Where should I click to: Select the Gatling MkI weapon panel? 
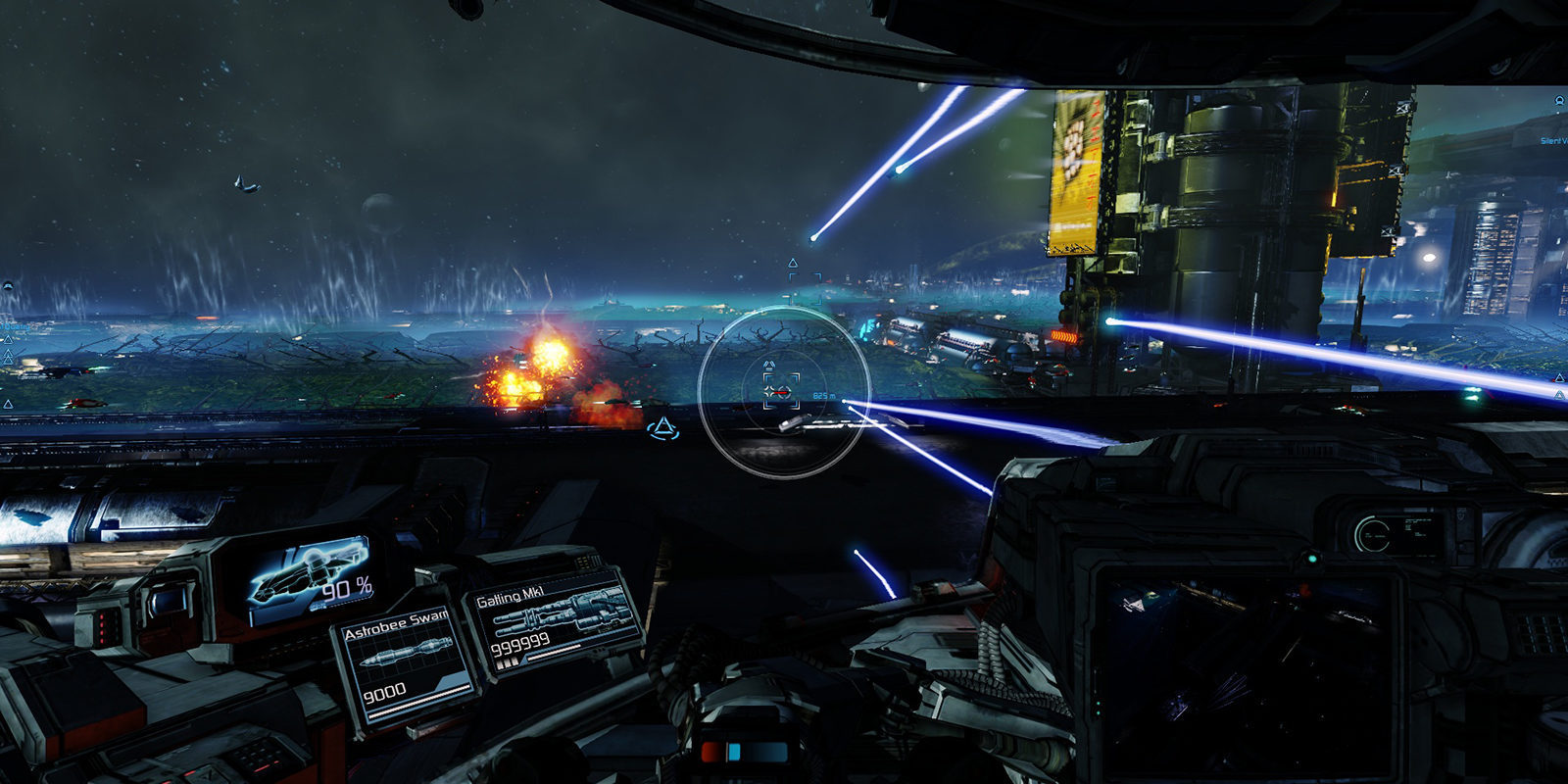(556, 620)
